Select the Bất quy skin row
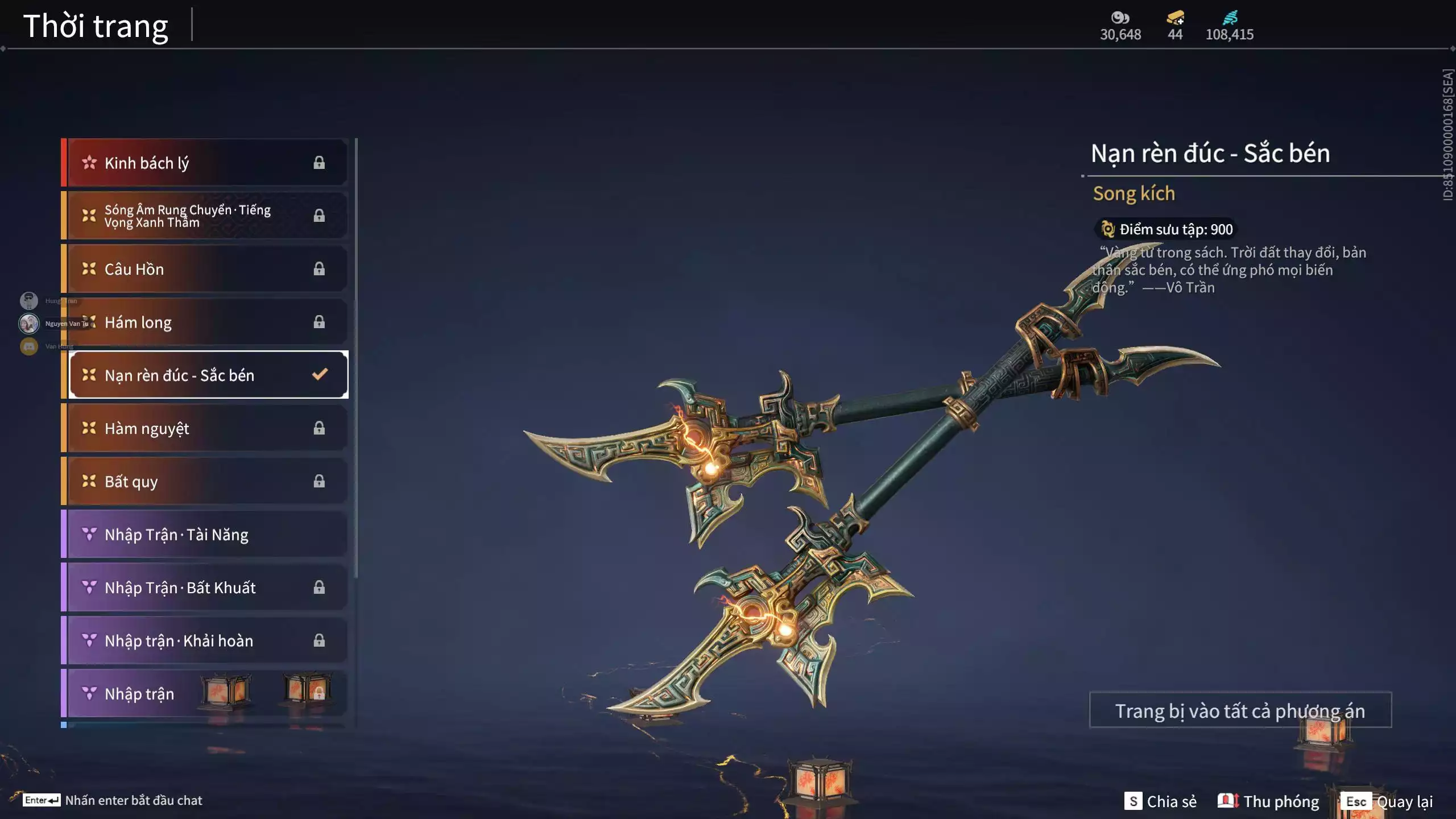 click(x=205, y=481)
